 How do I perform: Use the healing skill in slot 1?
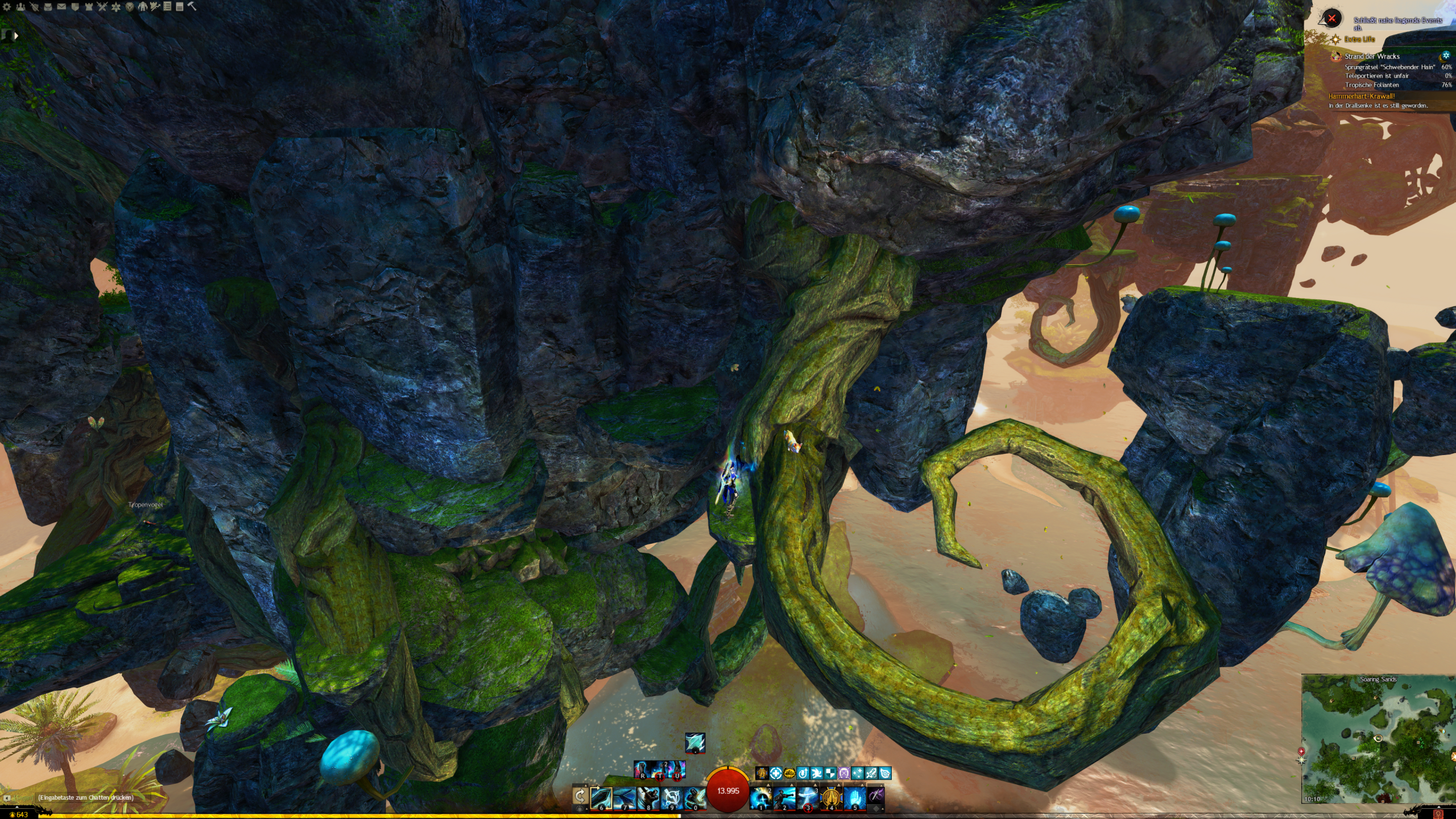(x=760, y=798)
